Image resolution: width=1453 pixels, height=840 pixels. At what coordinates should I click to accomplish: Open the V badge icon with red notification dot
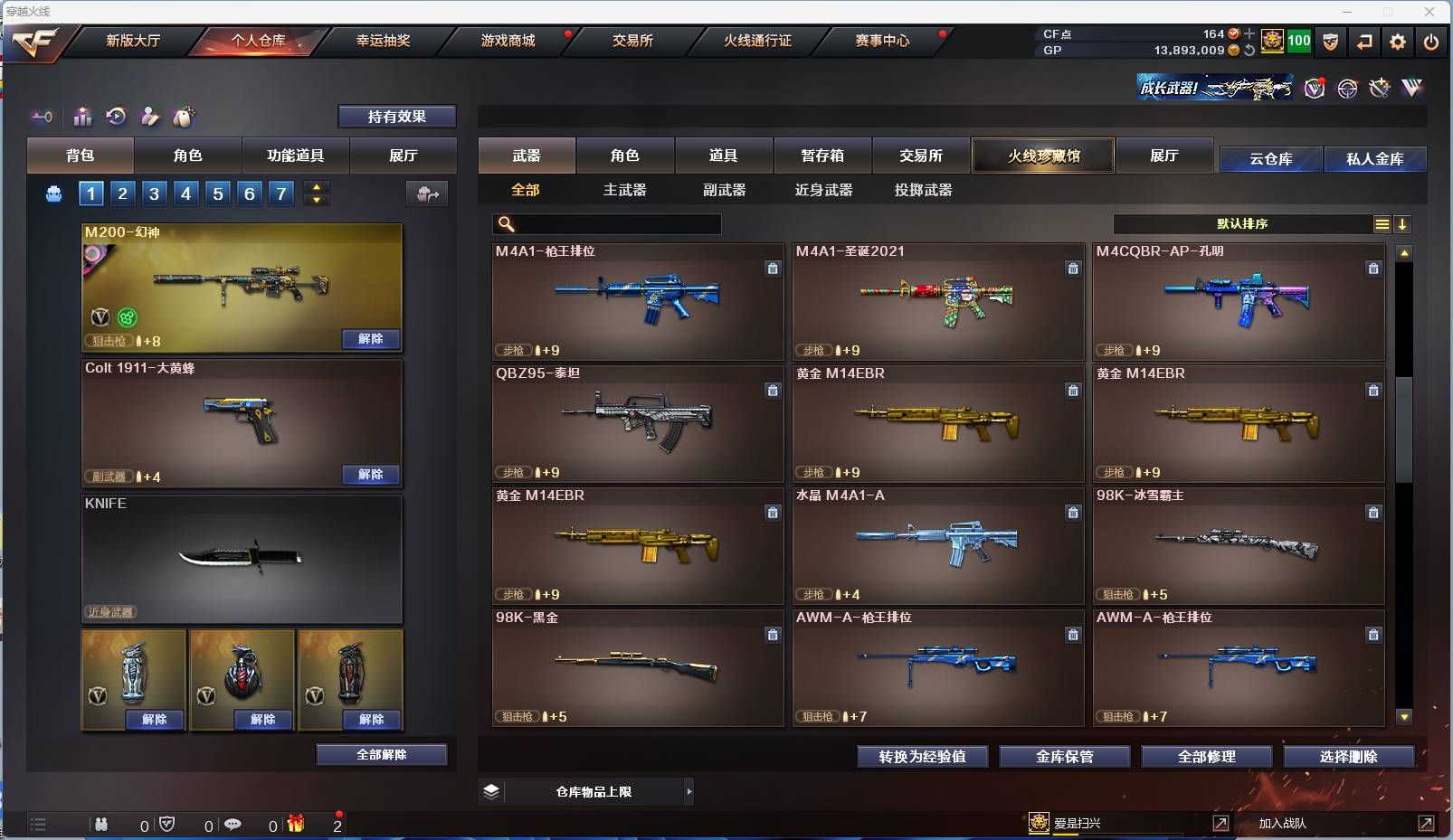click(x=1314, y=89)
